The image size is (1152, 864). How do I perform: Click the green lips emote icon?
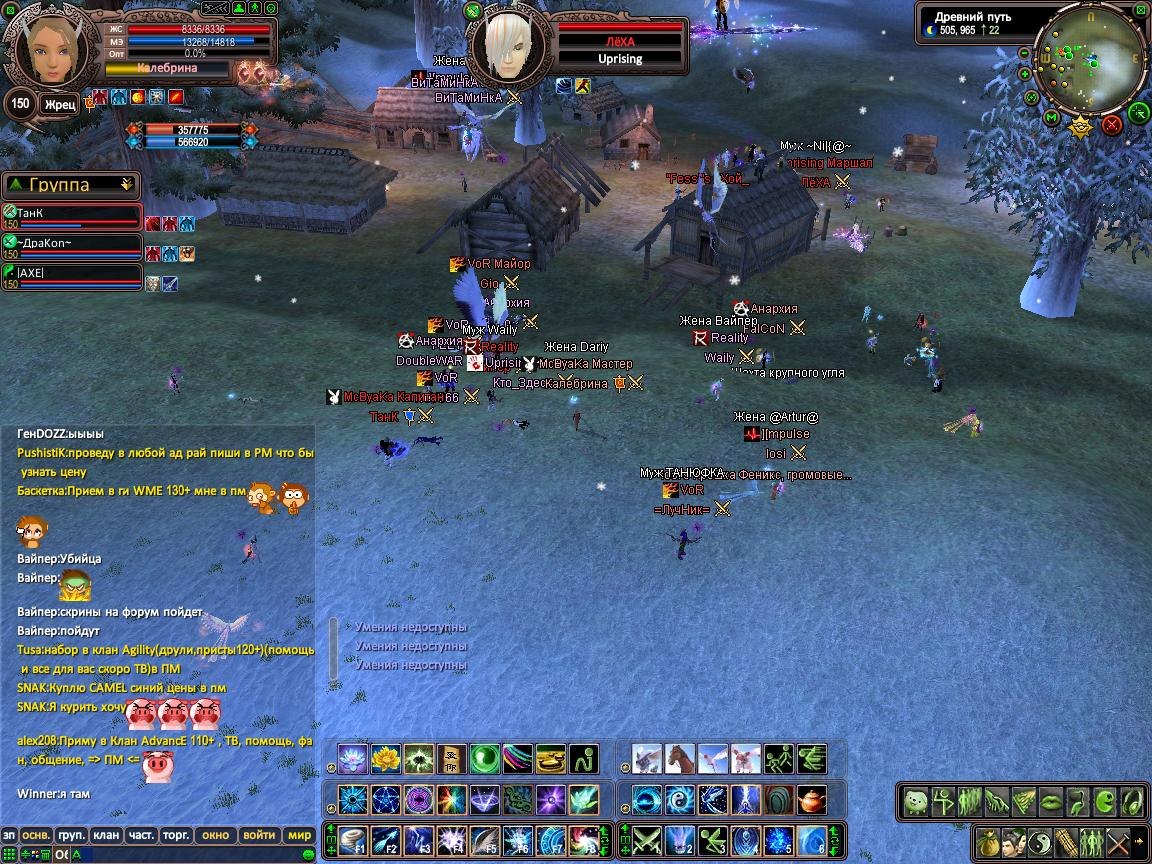1049,801
